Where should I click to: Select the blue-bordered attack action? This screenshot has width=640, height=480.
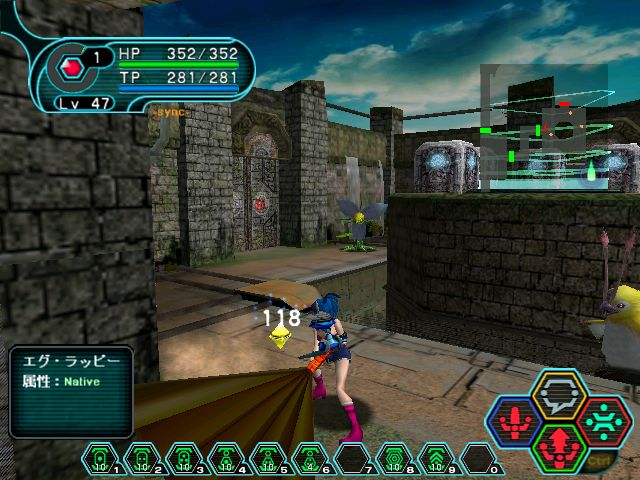[x=516, y=418]
